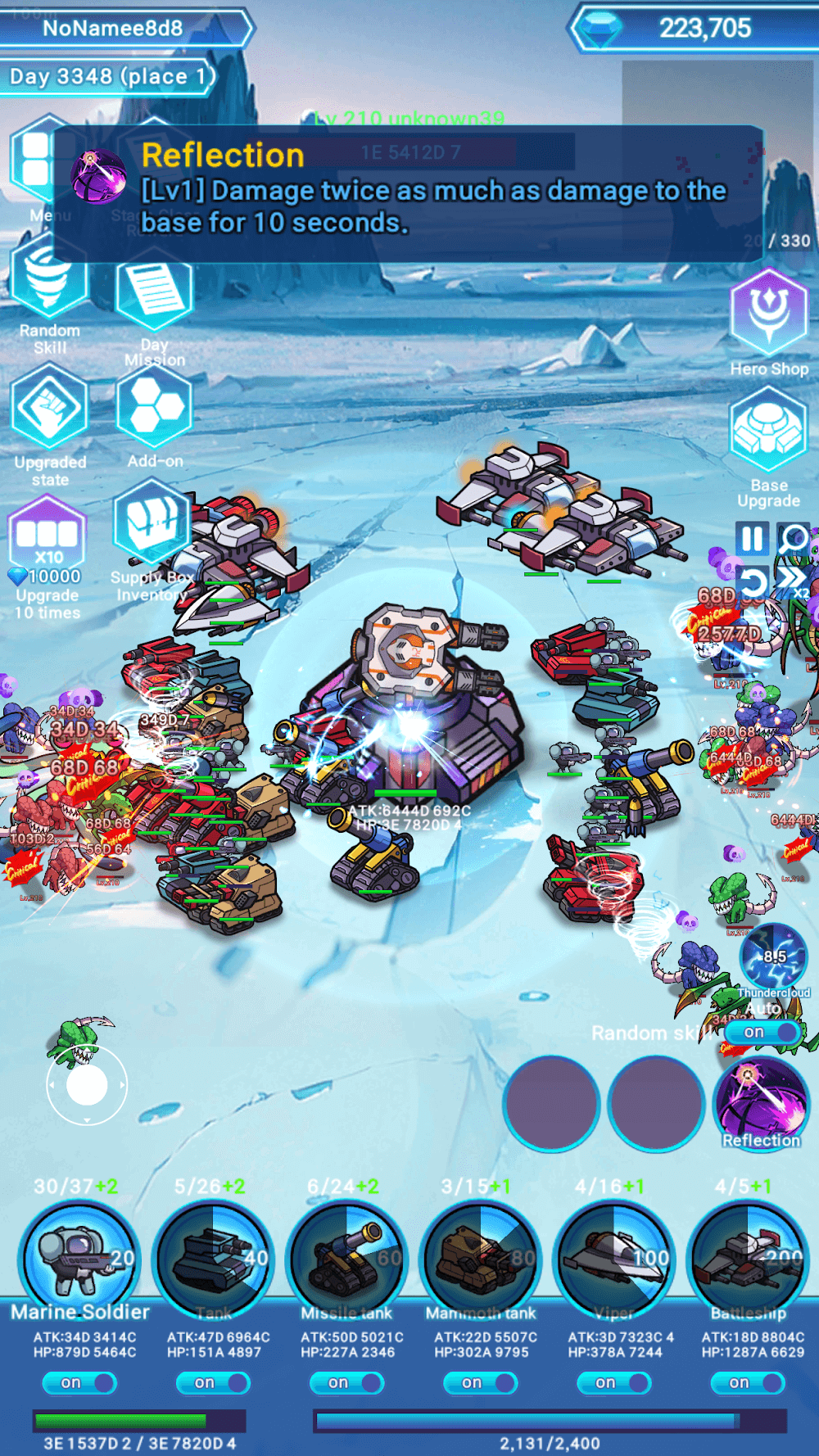Toggle the Mammoth tank on switch
The height and width of the screenshot is (1456, 819).
pyautogui.click(x=480, y=1382)
